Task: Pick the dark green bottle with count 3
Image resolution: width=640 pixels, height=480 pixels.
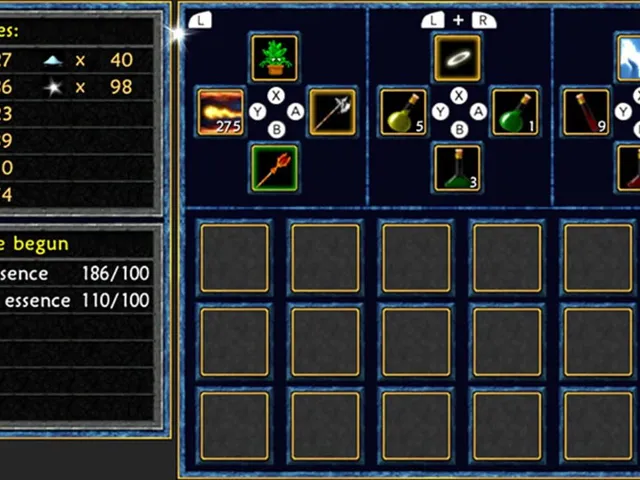Action: coord(458,166)
